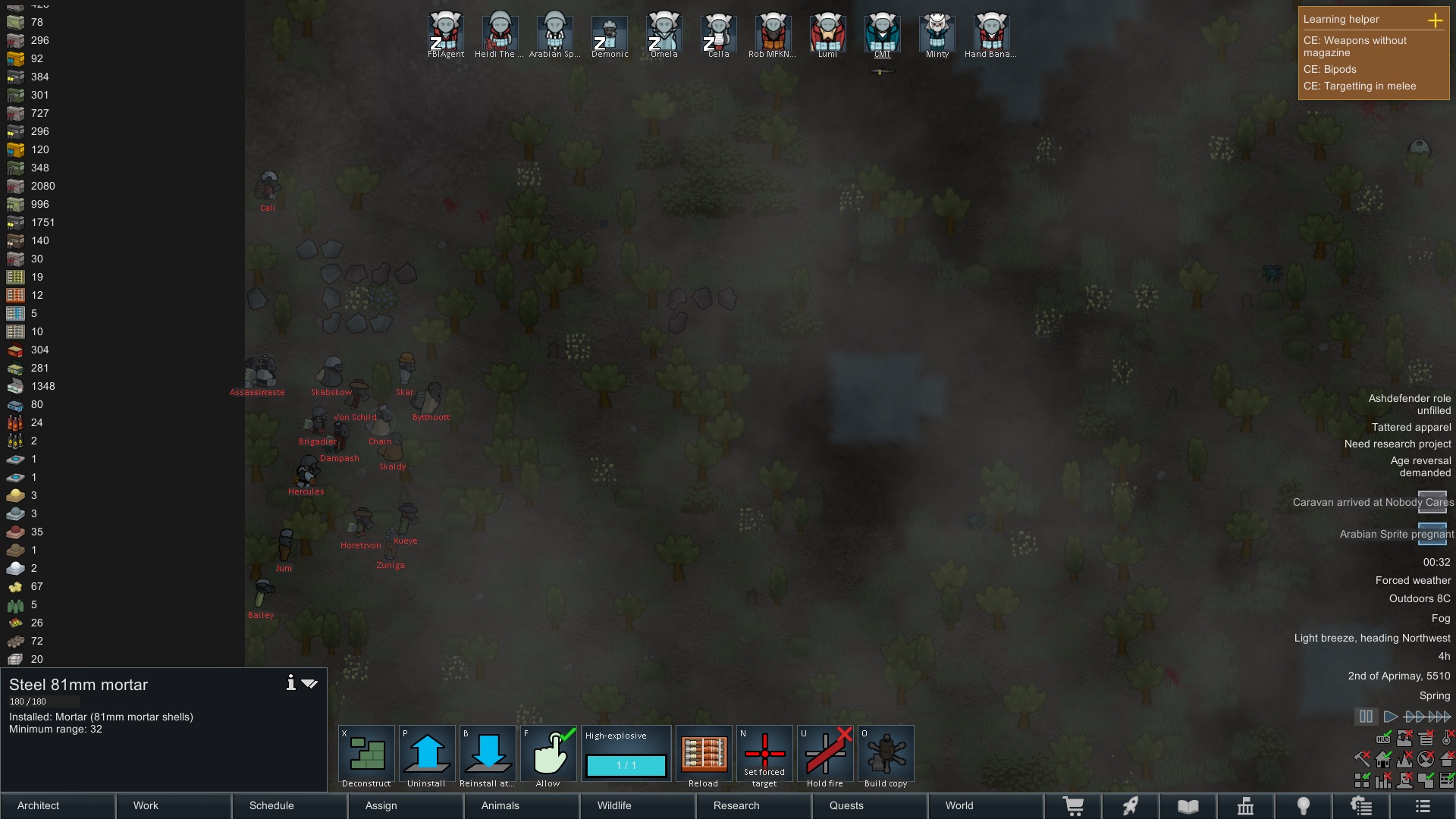Open the mortar info card
The image size is (1456, 819).
click(290, 683)
